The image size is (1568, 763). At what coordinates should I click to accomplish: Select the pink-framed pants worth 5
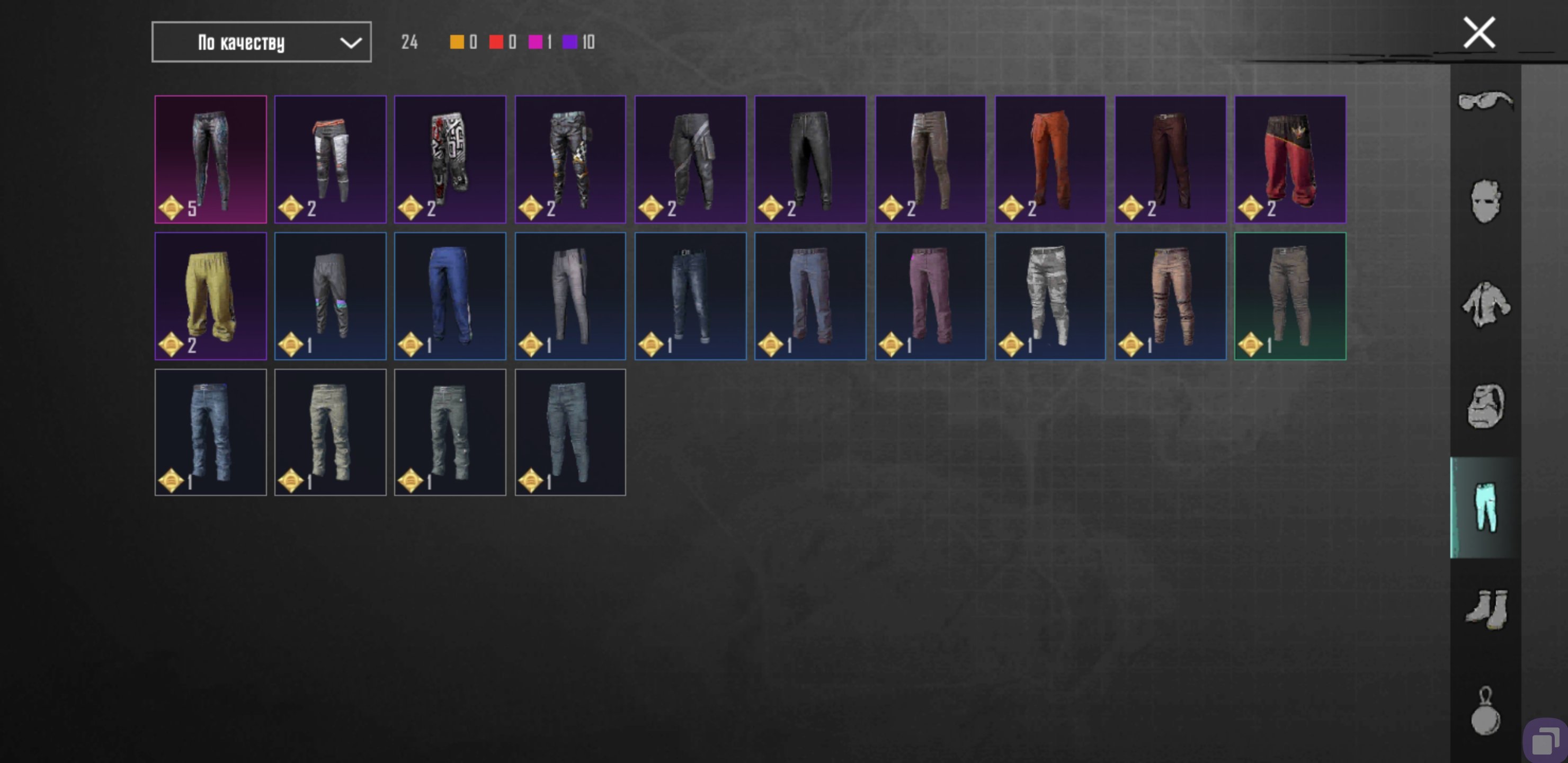(211, 159)
